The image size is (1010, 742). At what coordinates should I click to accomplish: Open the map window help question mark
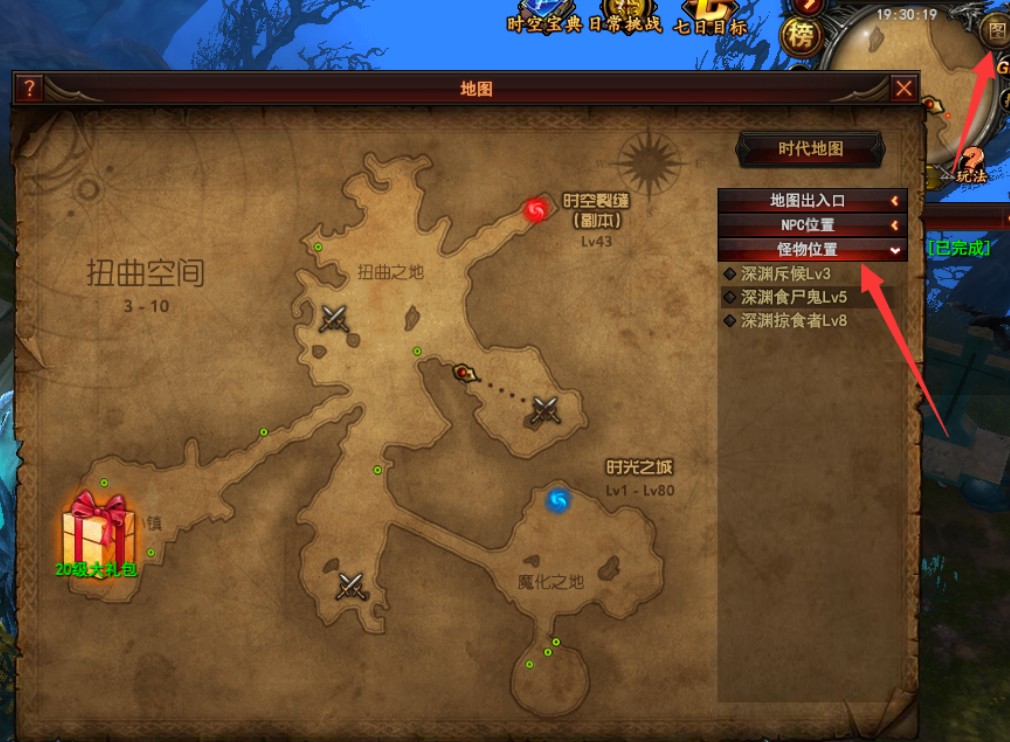(x=29, y=88)
